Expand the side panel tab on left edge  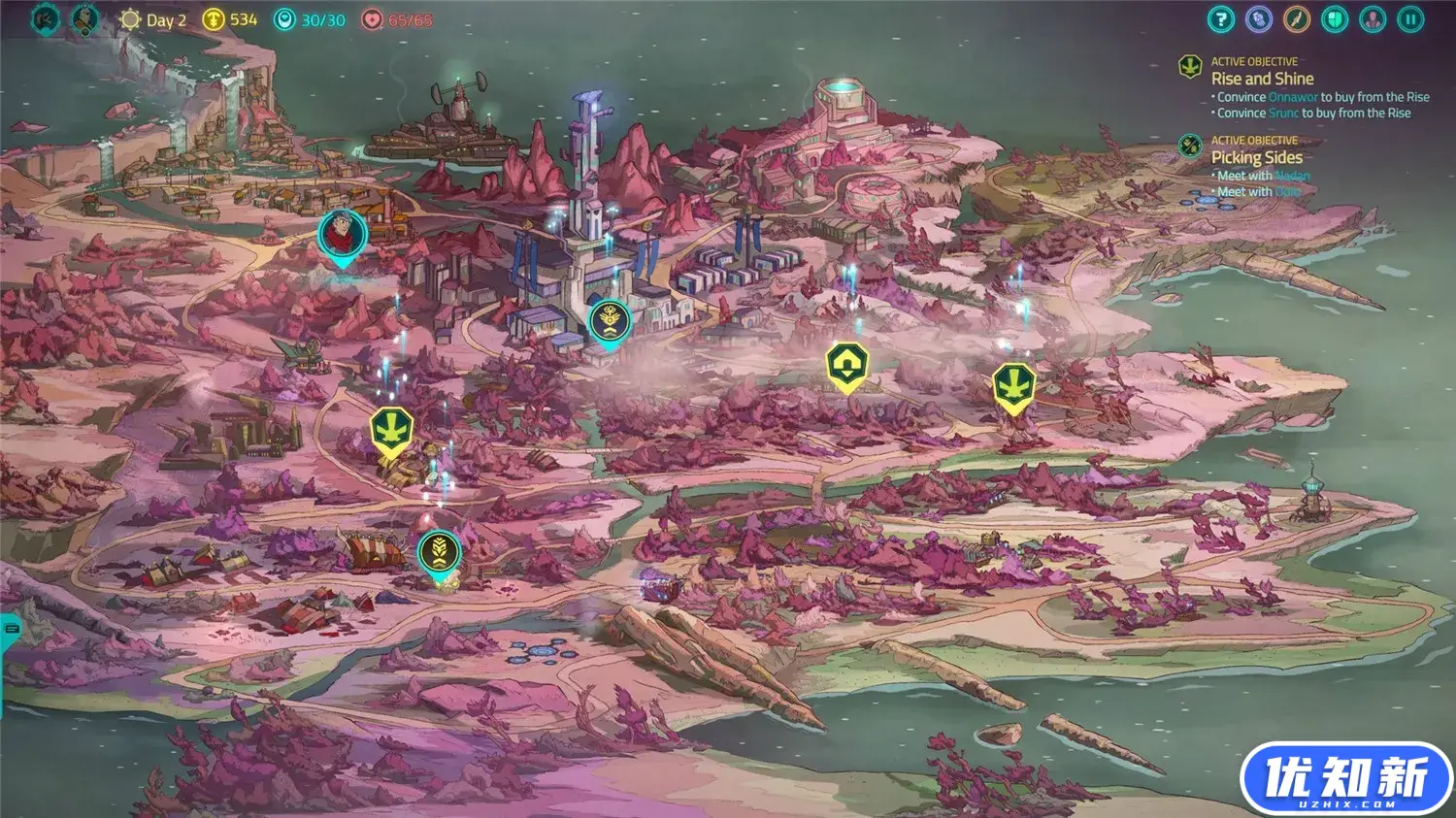tap(10, 629)
